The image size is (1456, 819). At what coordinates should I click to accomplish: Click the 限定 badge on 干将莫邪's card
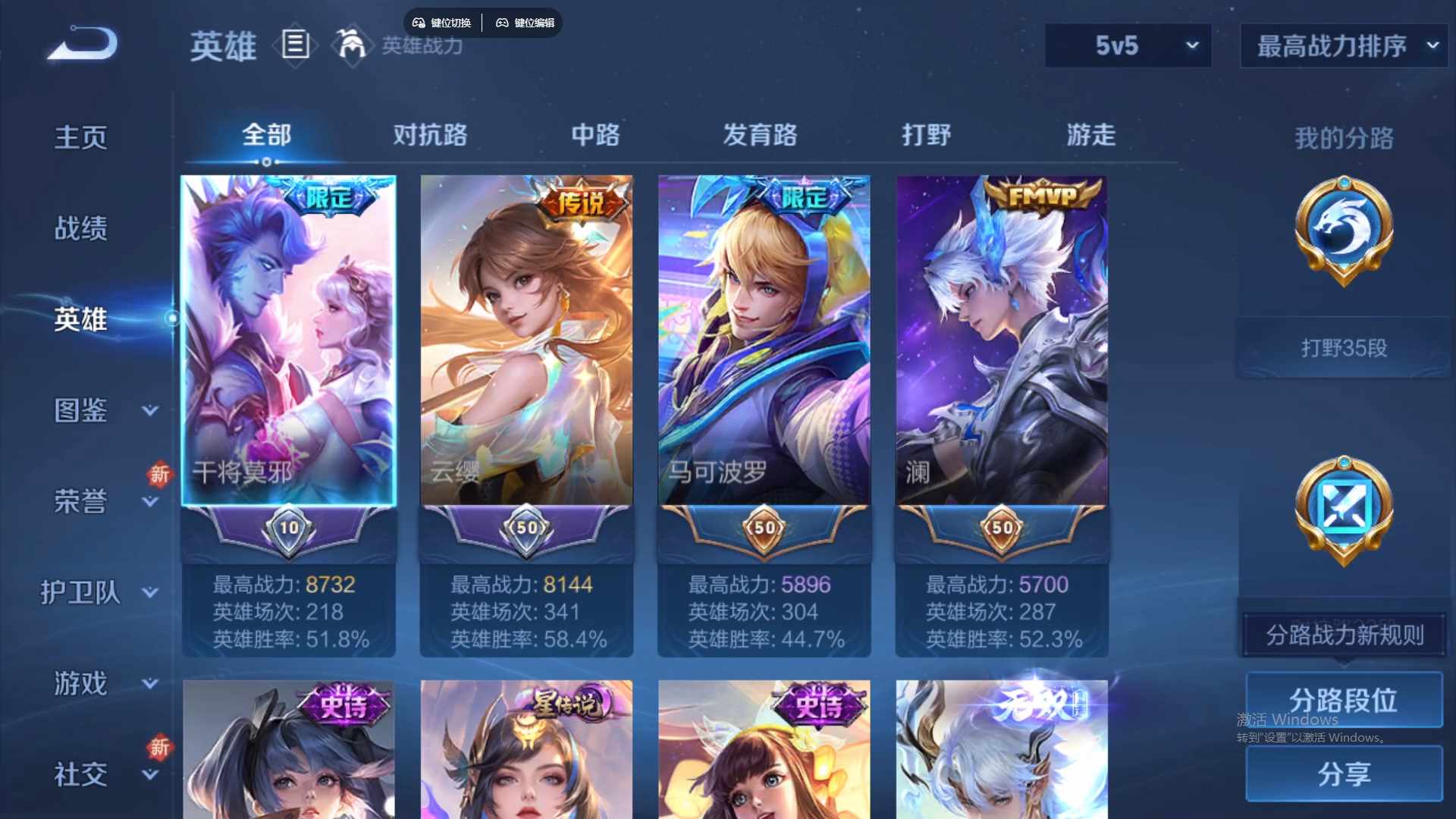pos(332,195)
